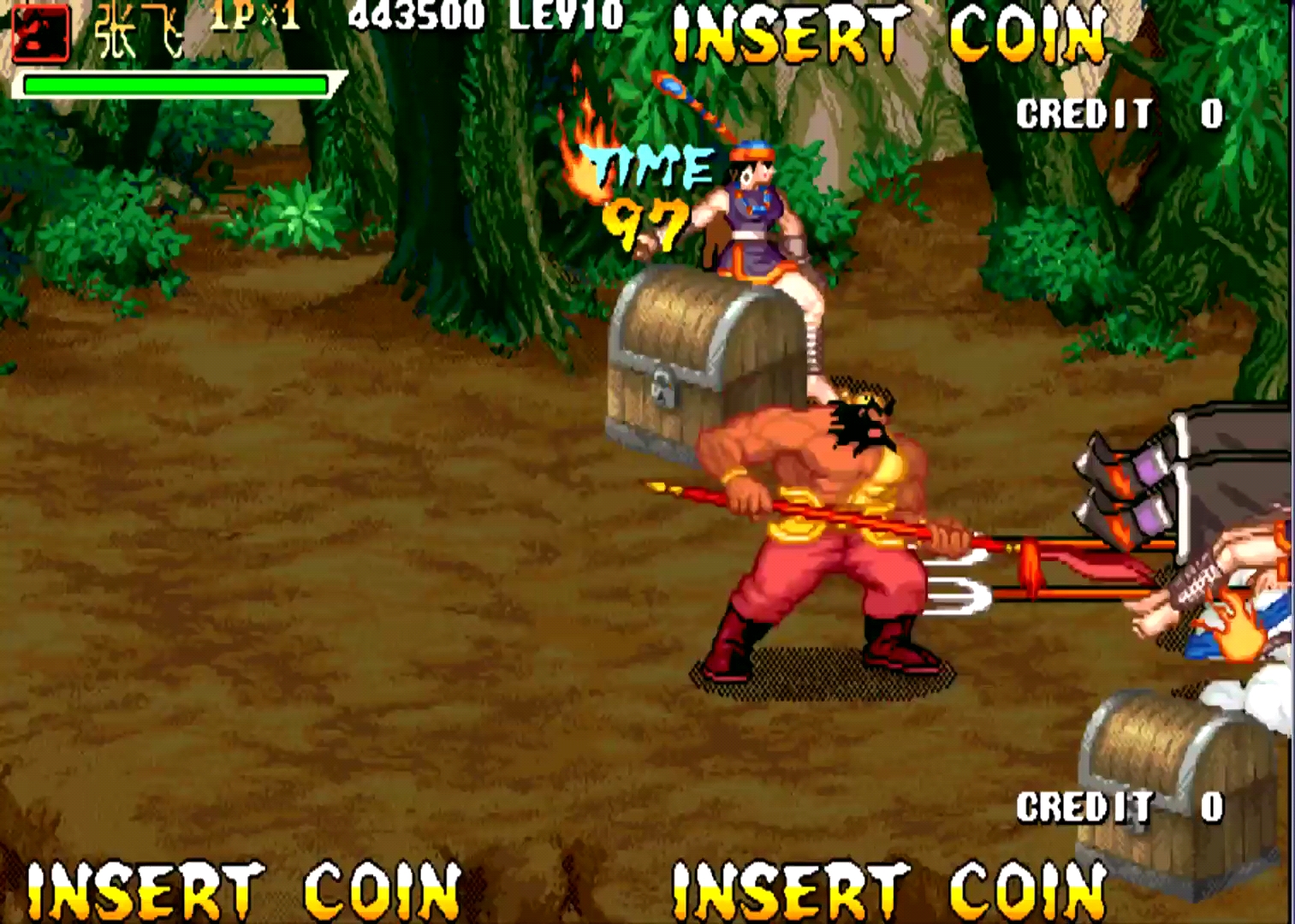
Task: Click the Zhang Fei character portrait
Action: [x=39, y=34]
